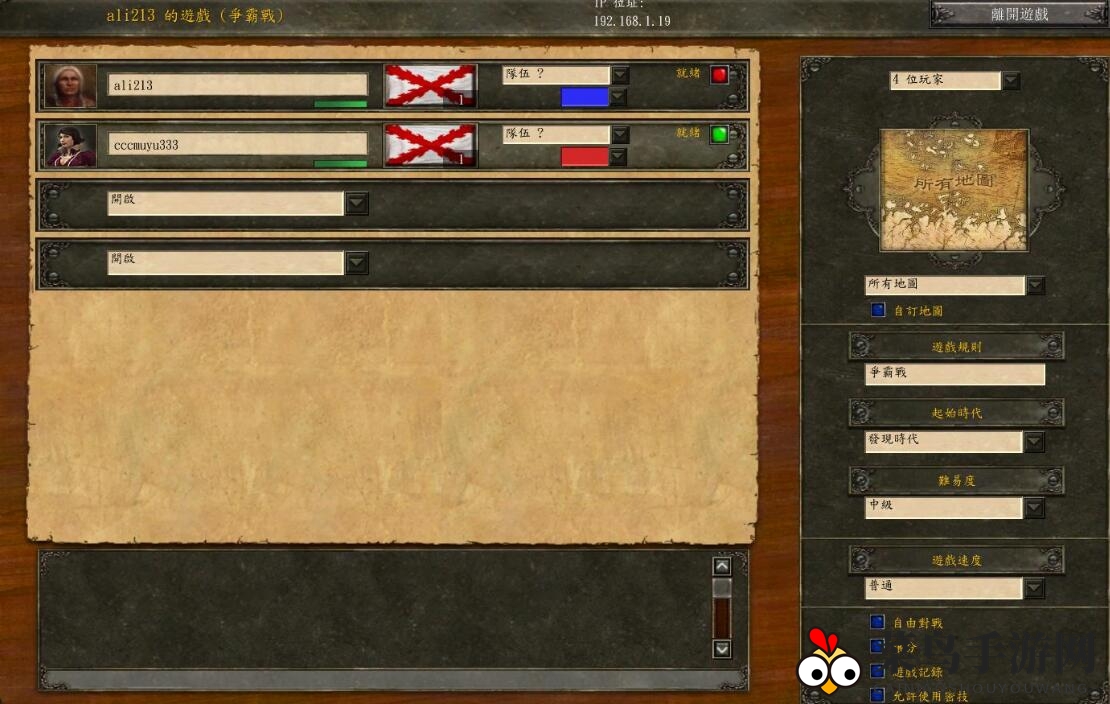Choose ali213's blue player color swatch
The height and width of the screenshot is (704, 1110).
coord(584,97)
